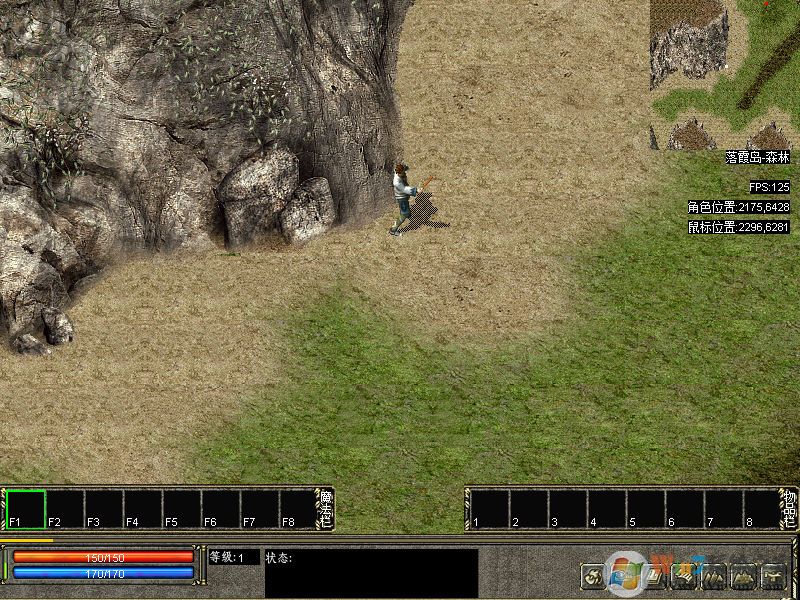Select item bar slot number 1
Image resolution: width=800 pixels, height=600 pixels.
(489, 509)
